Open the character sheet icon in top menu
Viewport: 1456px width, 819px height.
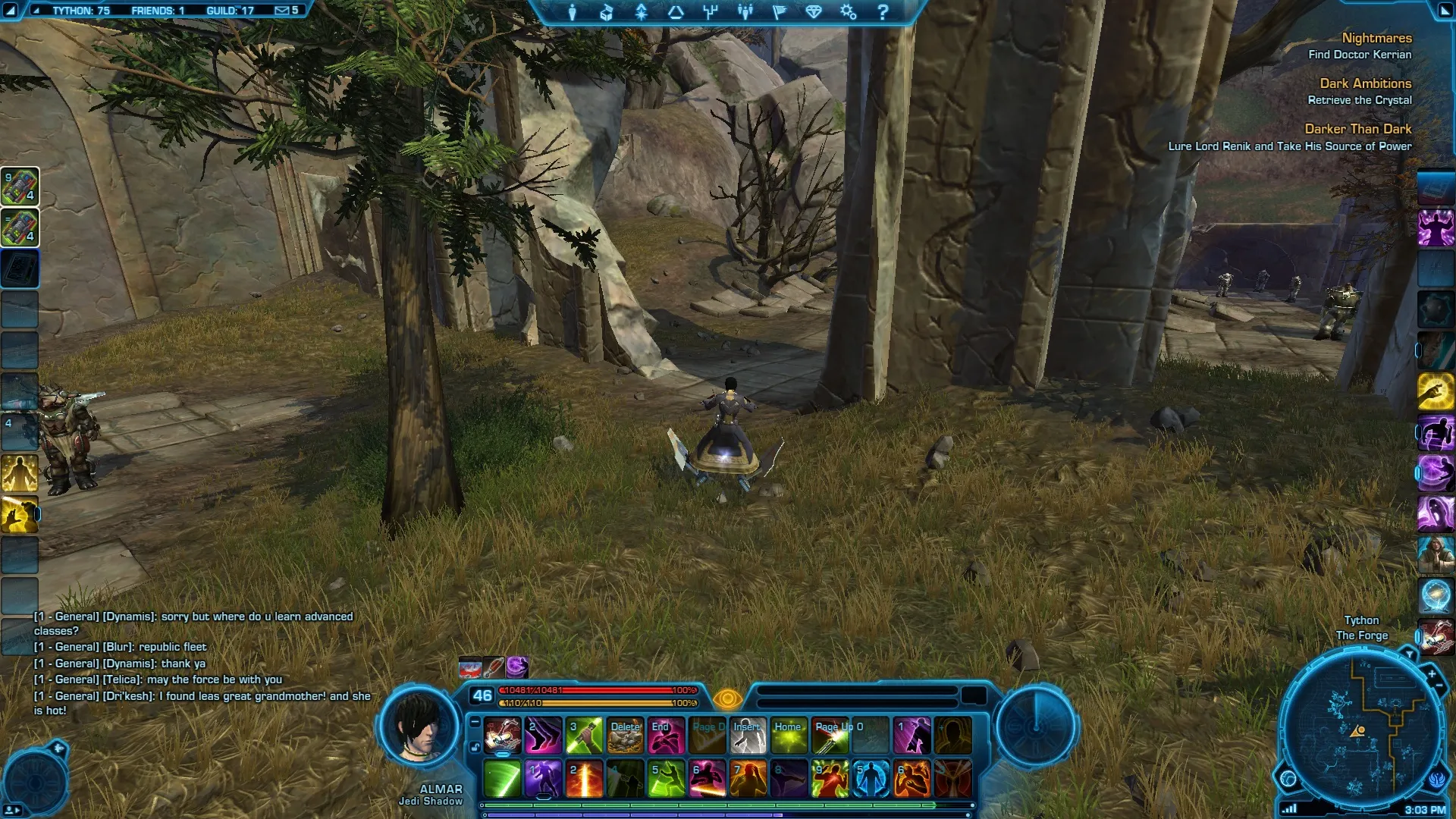pos(573,12)
